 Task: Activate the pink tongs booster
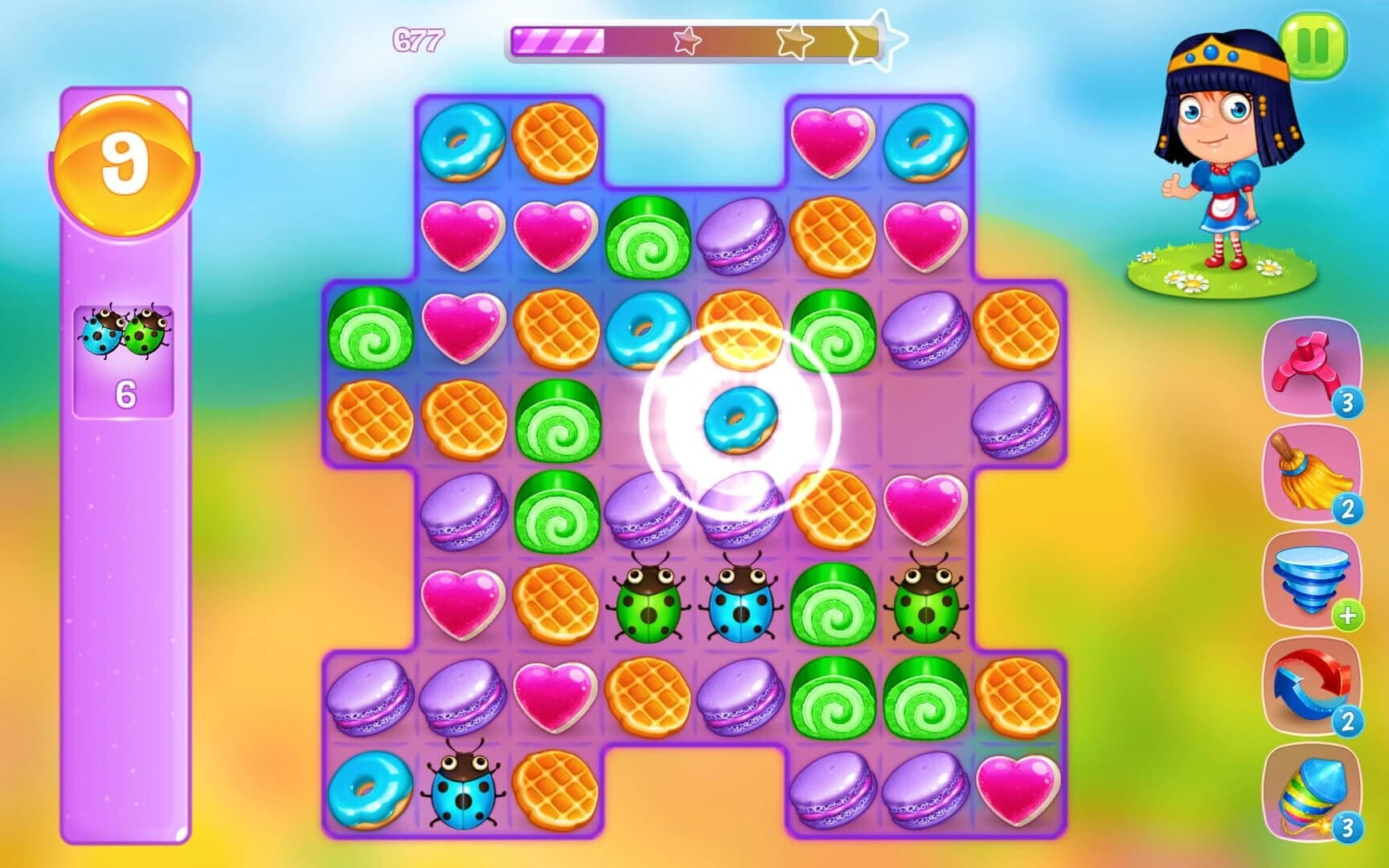1308,369
